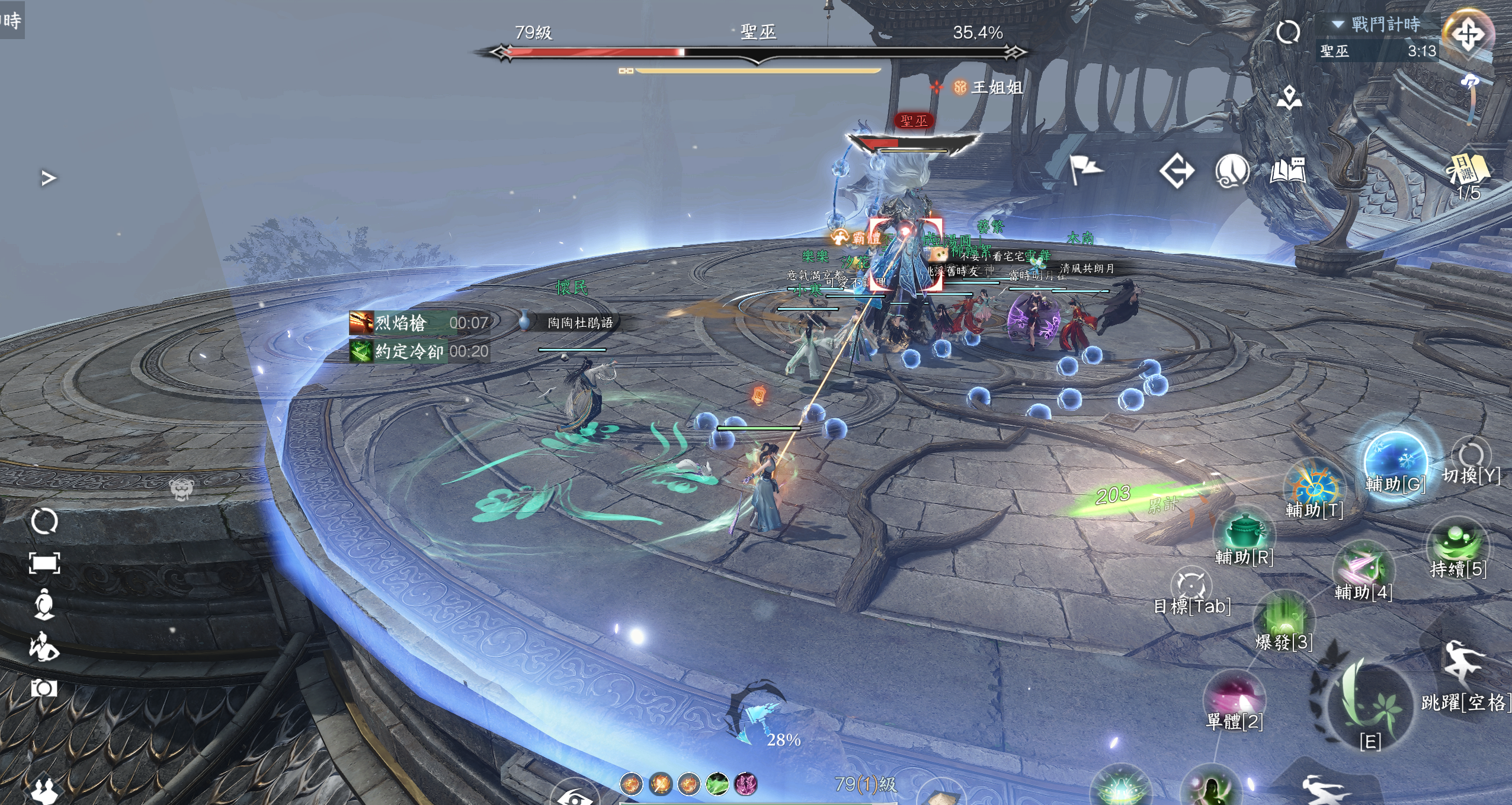Activate the 輔助[4] skill
Screen dimensions: 1512x805
click(x=1363, y=567)
